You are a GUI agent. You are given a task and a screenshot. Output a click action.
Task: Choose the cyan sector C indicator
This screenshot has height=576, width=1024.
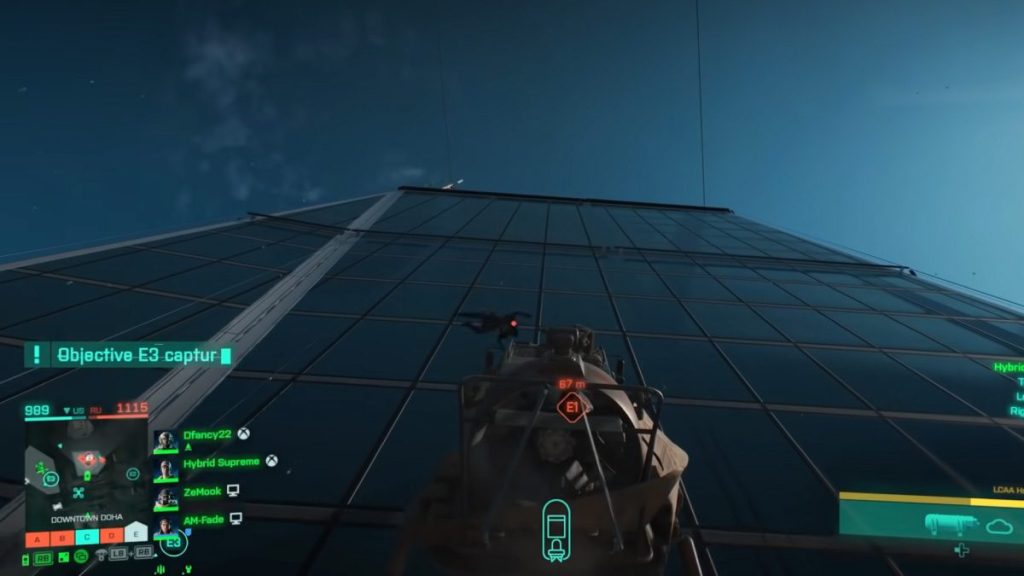87,537
